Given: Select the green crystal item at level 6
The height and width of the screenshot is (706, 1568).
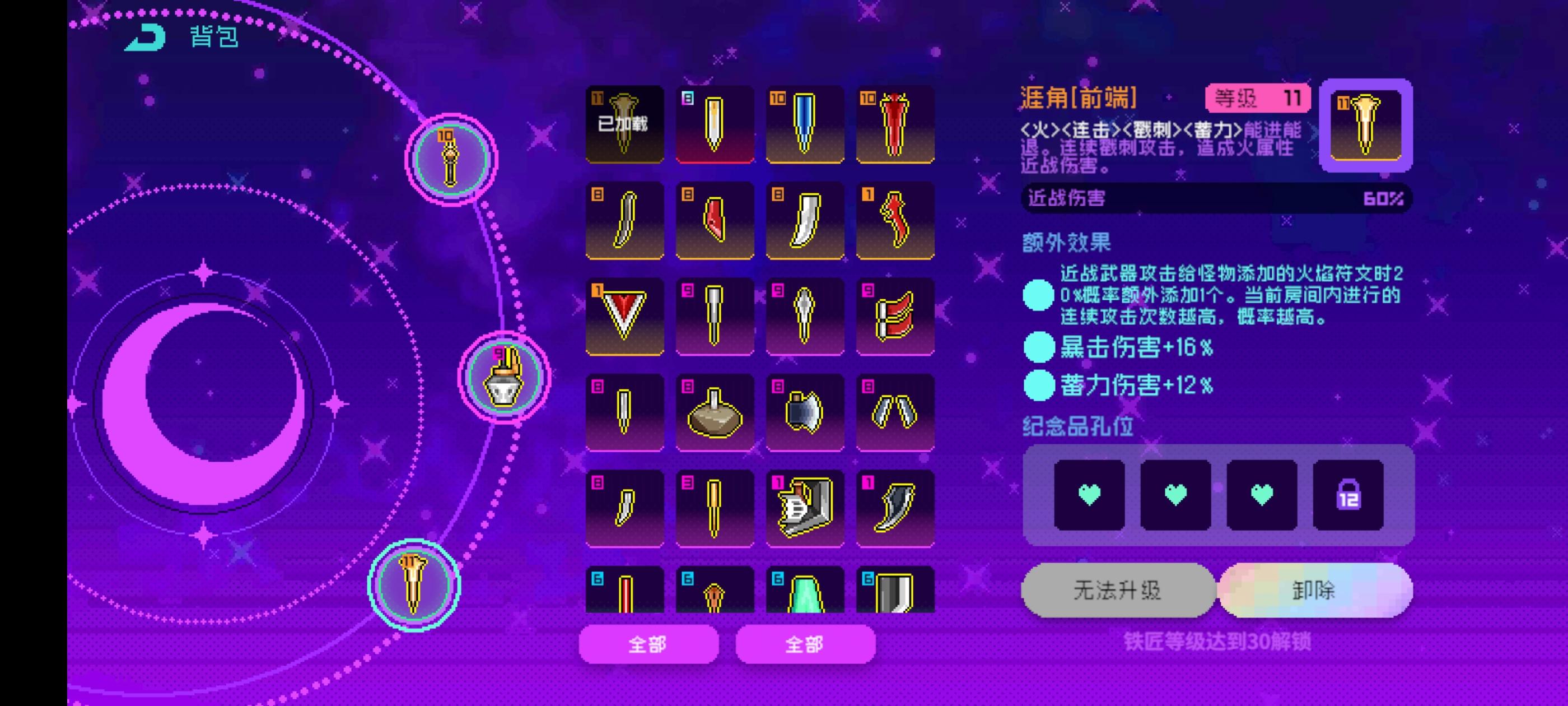Looking at the screenshot, I should click(804, 594).
